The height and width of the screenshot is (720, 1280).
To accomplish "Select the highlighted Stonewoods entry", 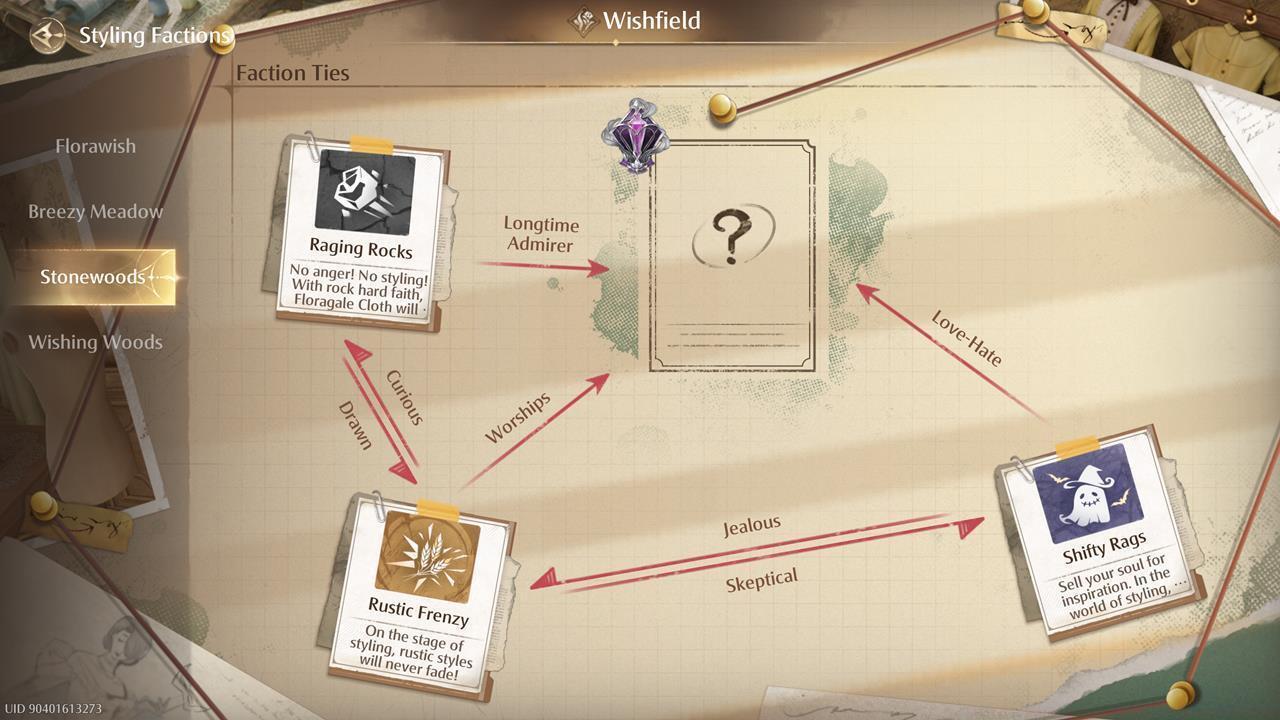I will point(93,276).
